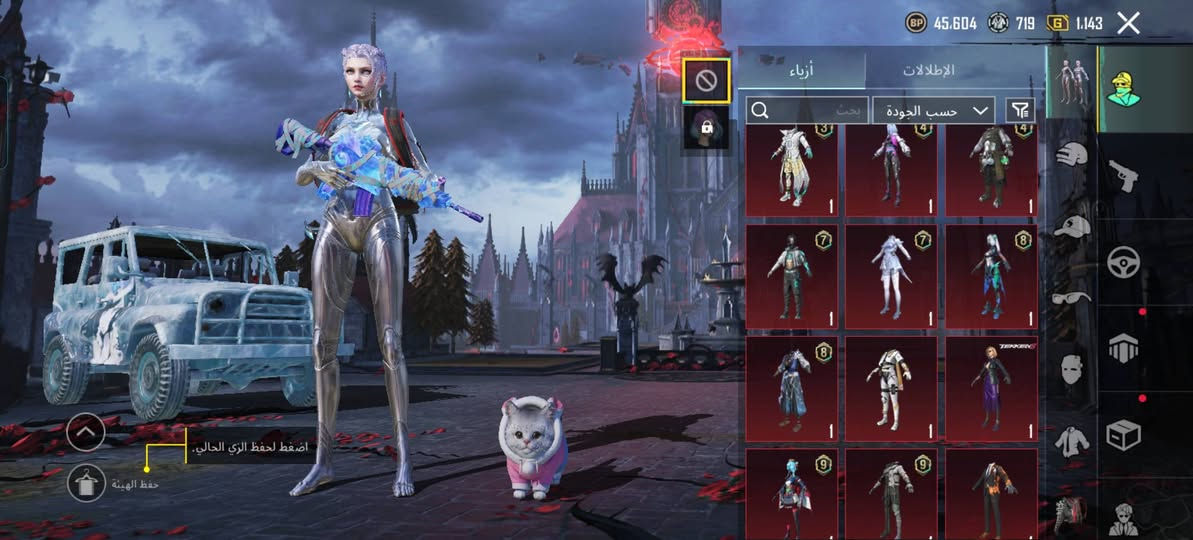The height and width of the screenshot is (540, 1193).
Task: Open the حسب الجودة sort dropdown
Action: tap(933, 110)
